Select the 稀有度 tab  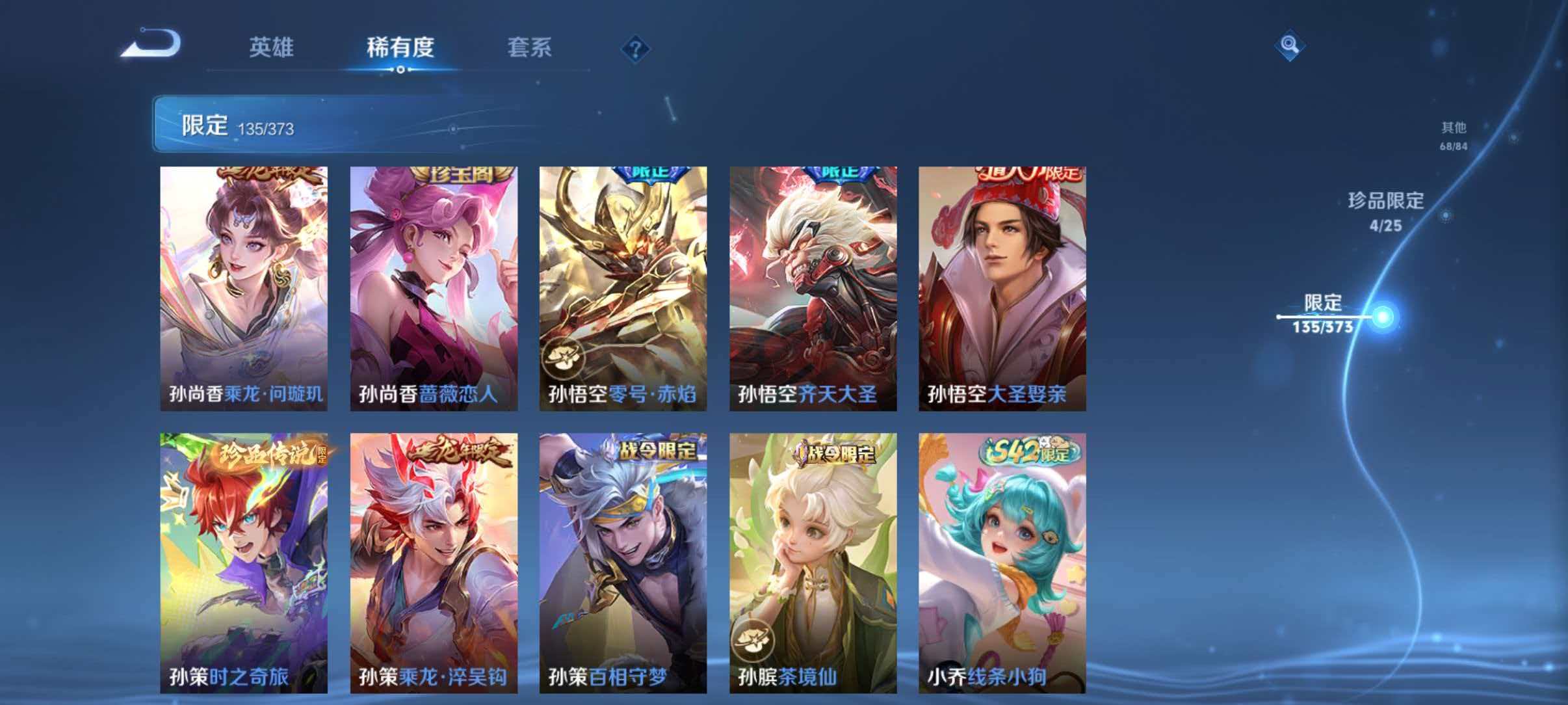coord(401,47)
